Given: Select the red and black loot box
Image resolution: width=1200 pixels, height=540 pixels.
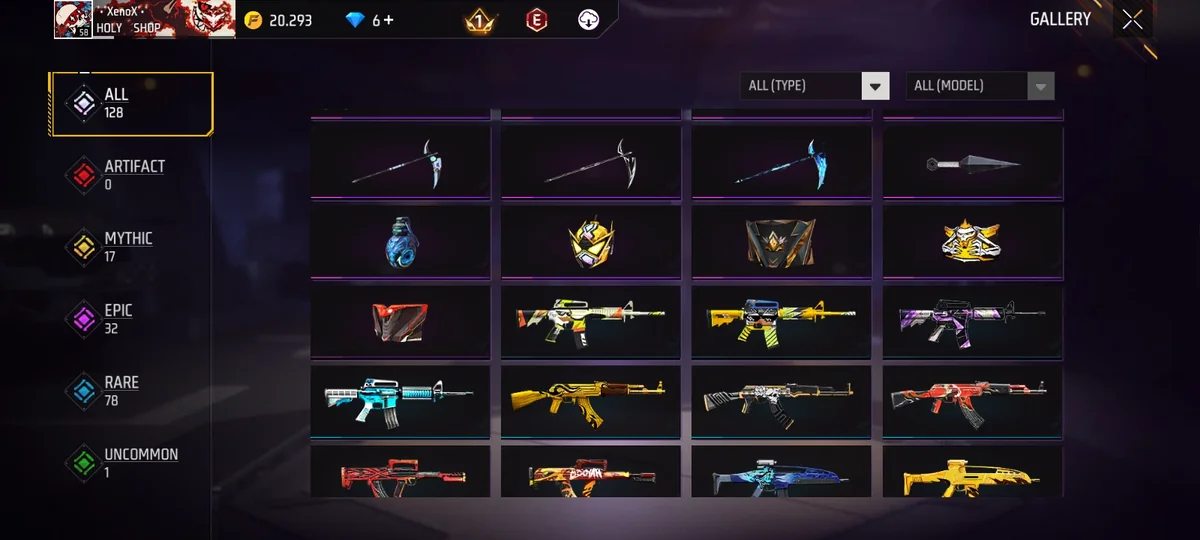Looking at the screenshot, I should (x=400, y=322).
